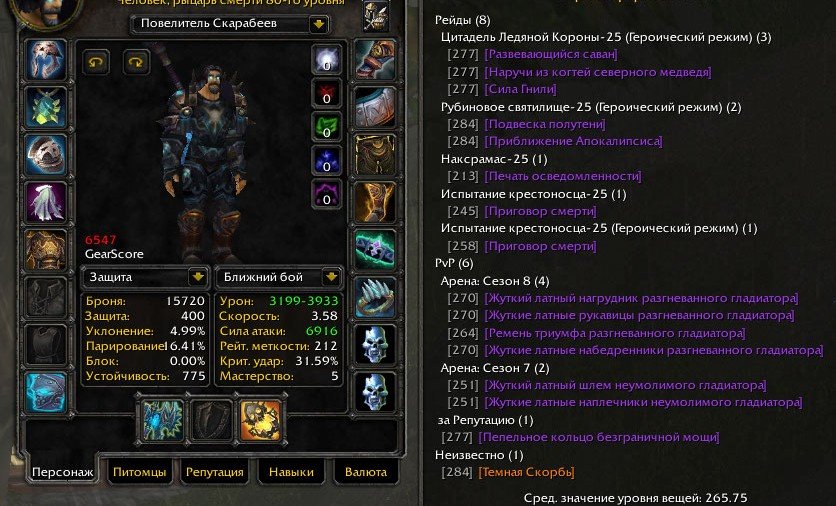Select the golden relic slot
This screenshot has height=506, width=836.
[260, 420]
